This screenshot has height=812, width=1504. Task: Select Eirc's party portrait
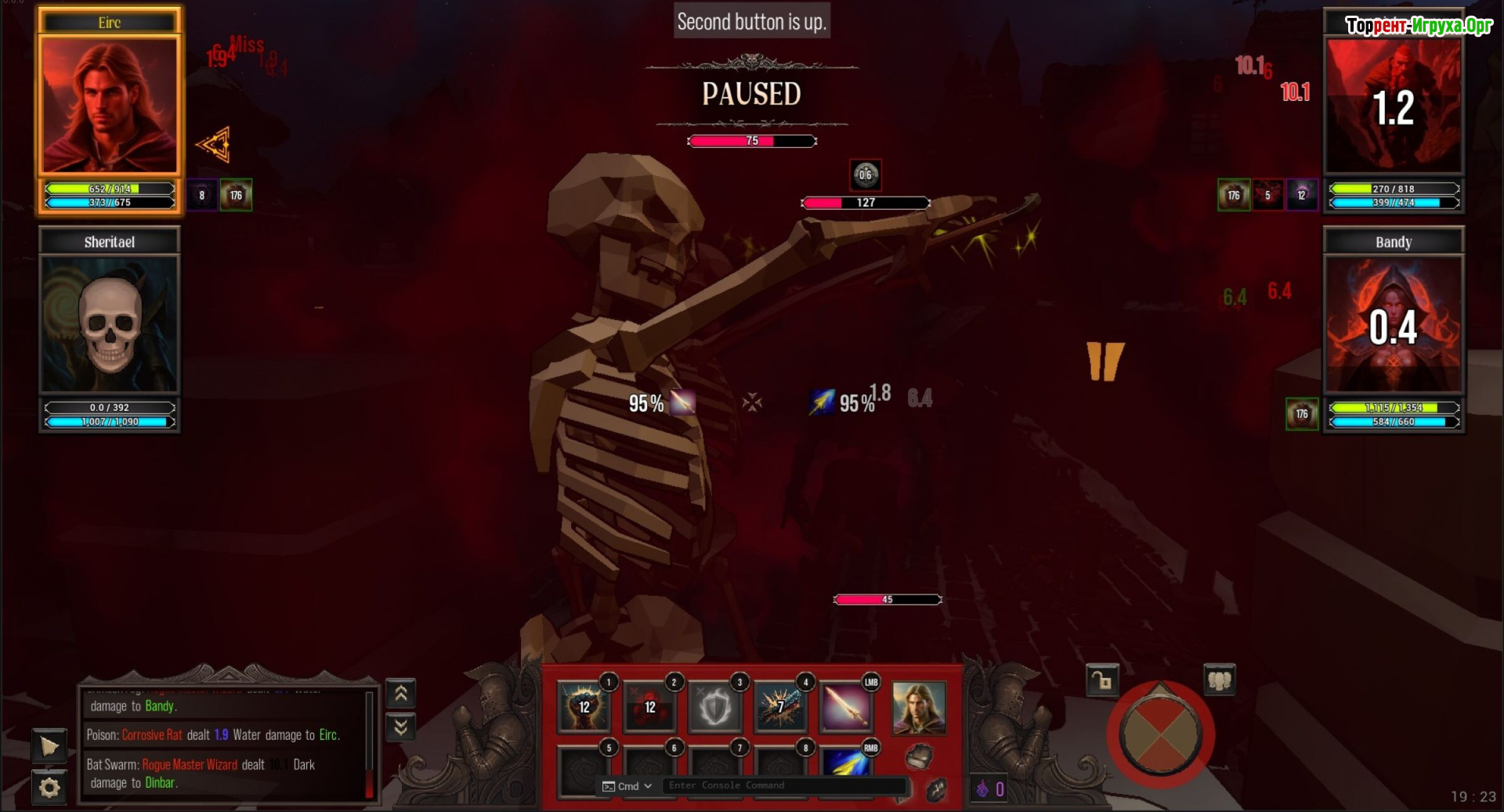109,104
